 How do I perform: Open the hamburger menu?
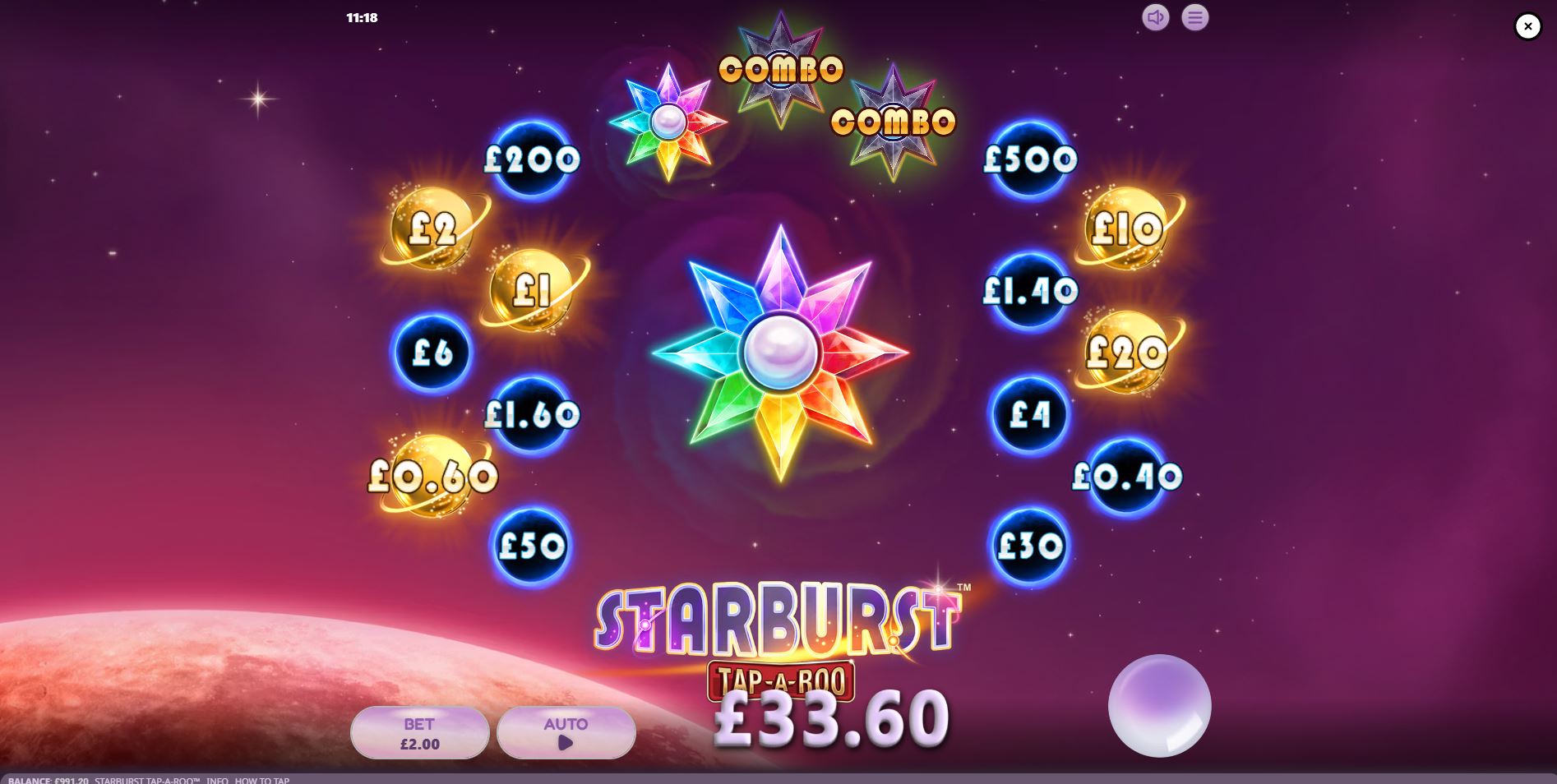1194,17
